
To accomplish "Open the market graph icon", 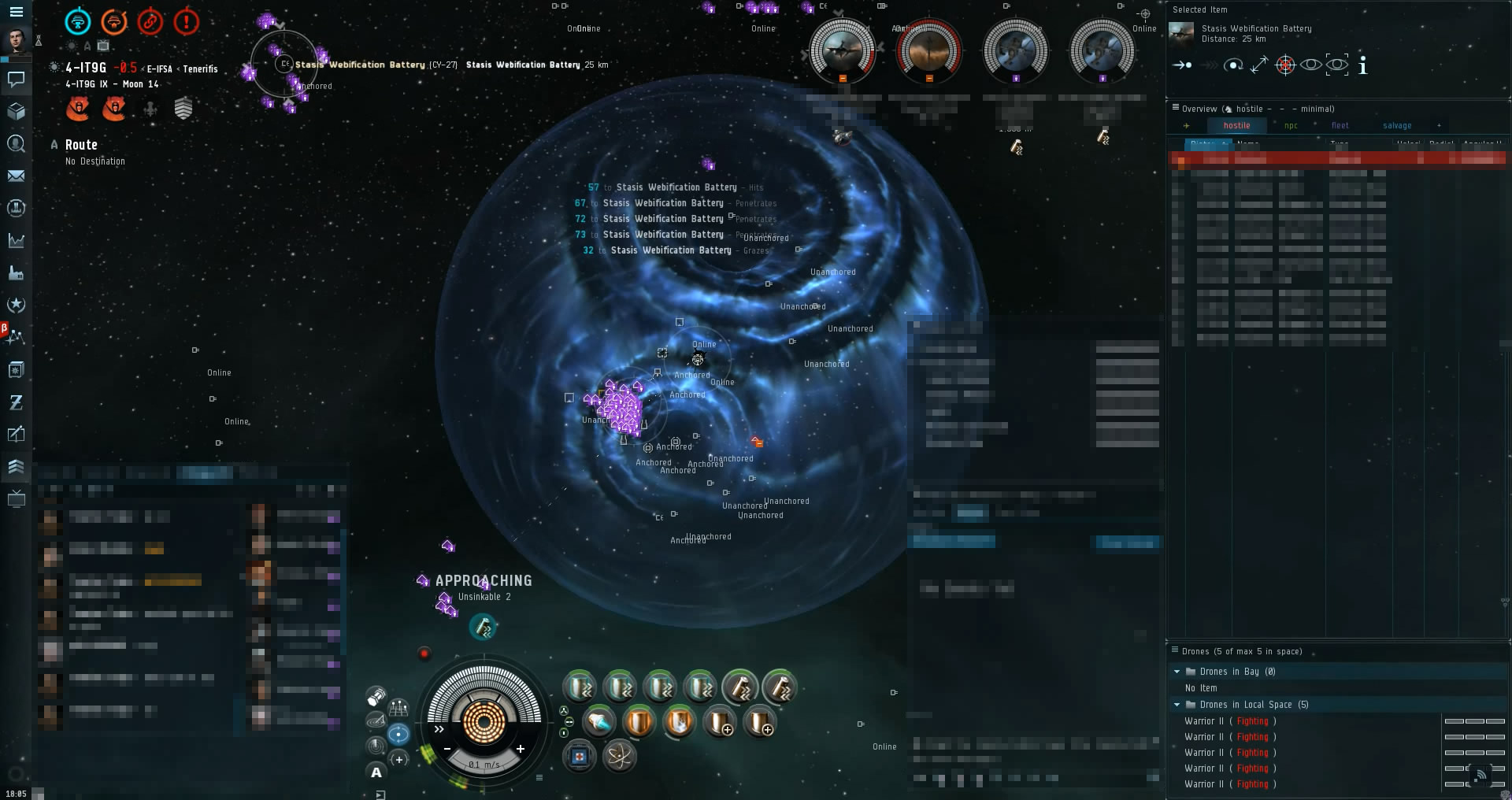I will pyautogui.click(x=16, y=241).
